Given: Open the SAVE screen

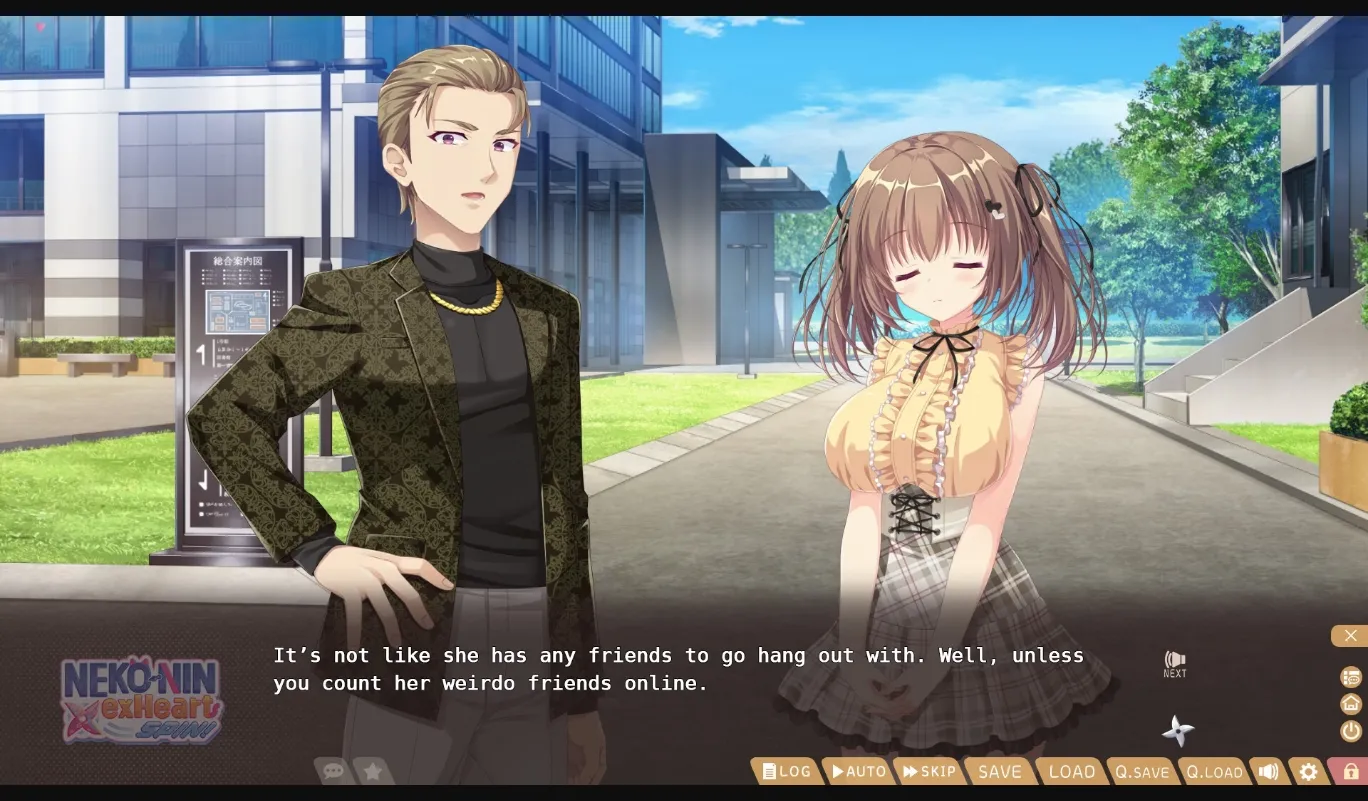Looking at the screenshot, I should [x=999, y=771].
